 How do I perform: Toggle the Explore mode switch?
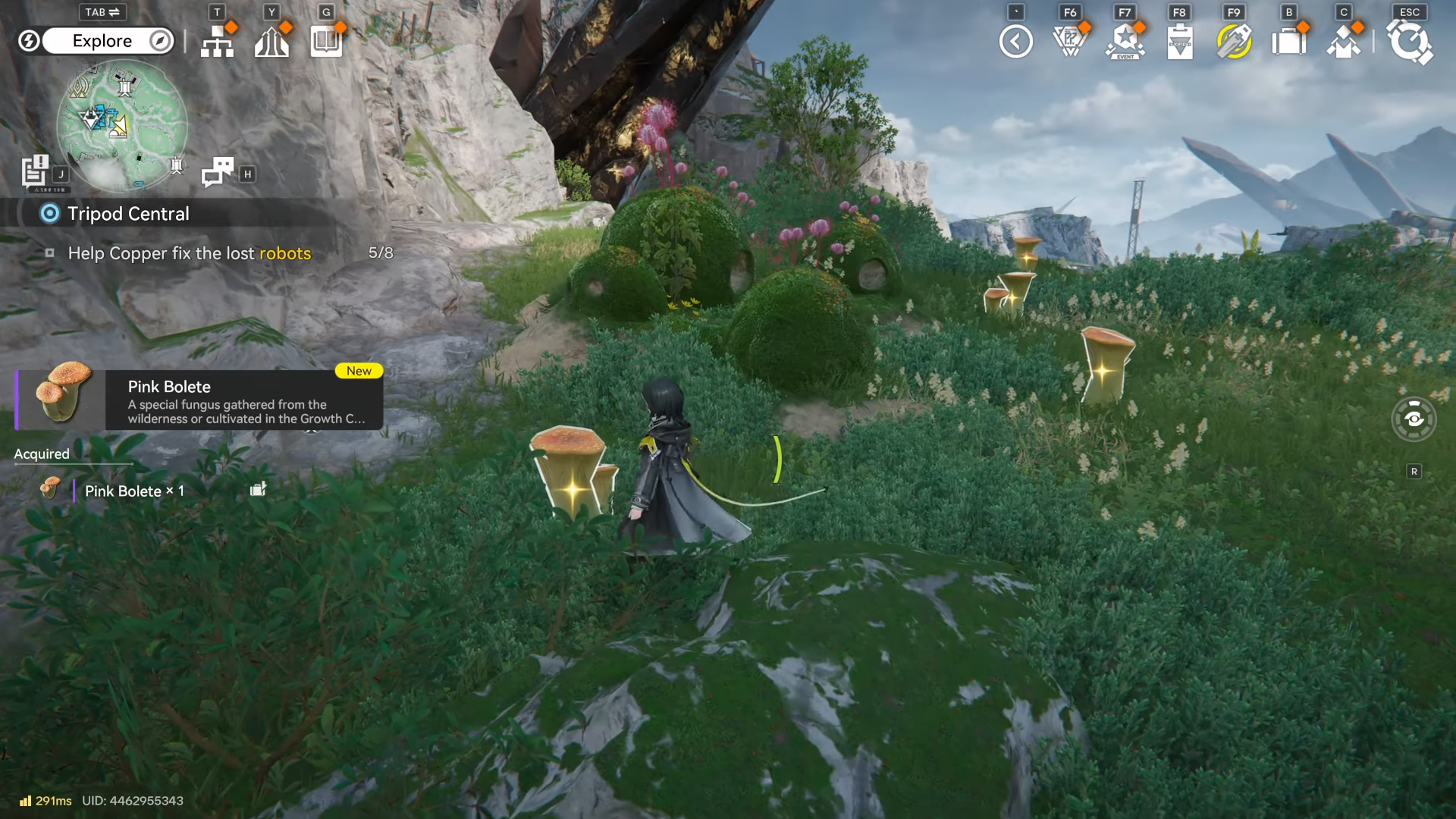click(102, 41)
